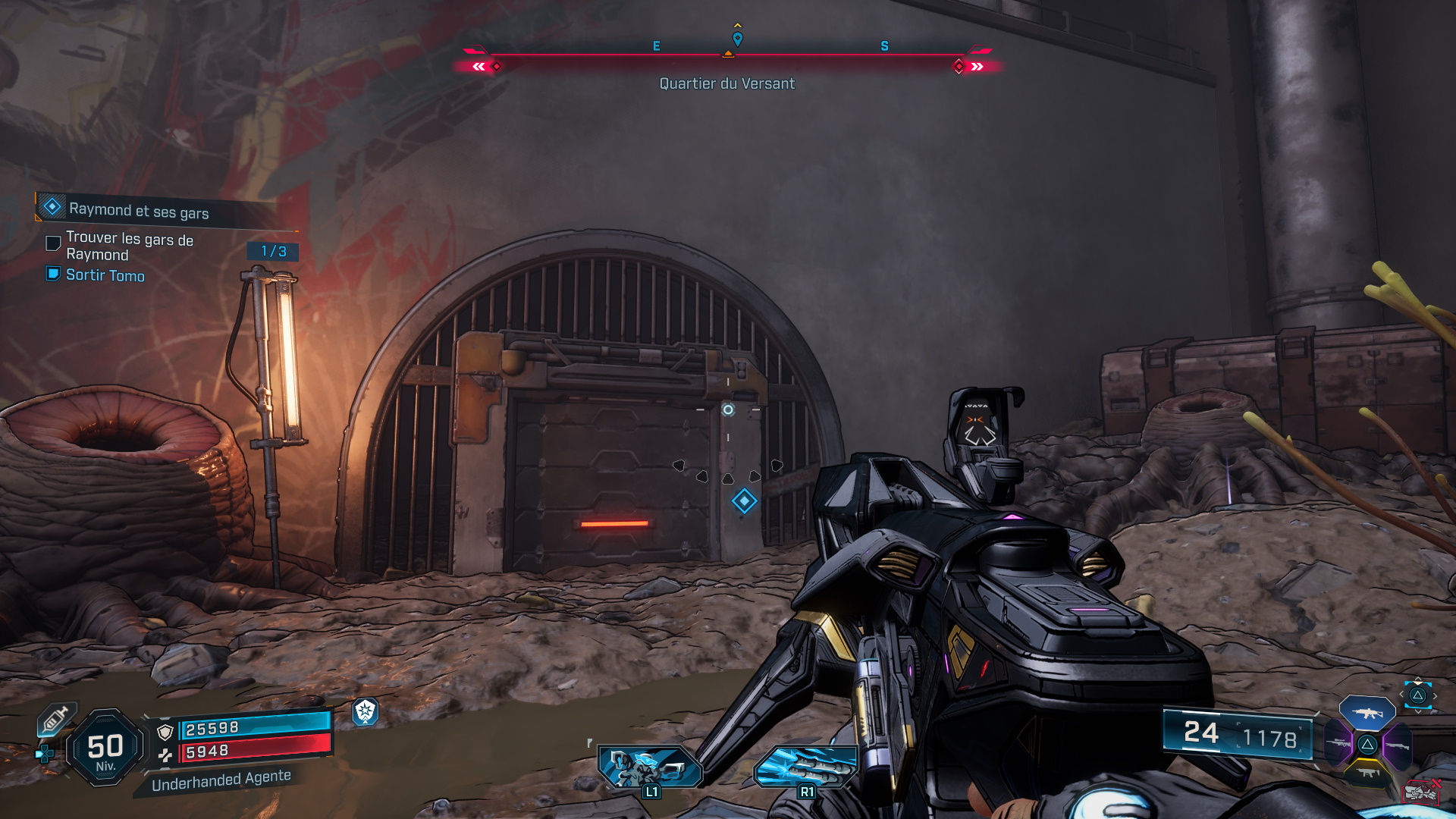Viewport: 1456px width, 819px height.
Task: Click the left chevron beside the equipped weapon card
Action: click(x=1401, y=695)
